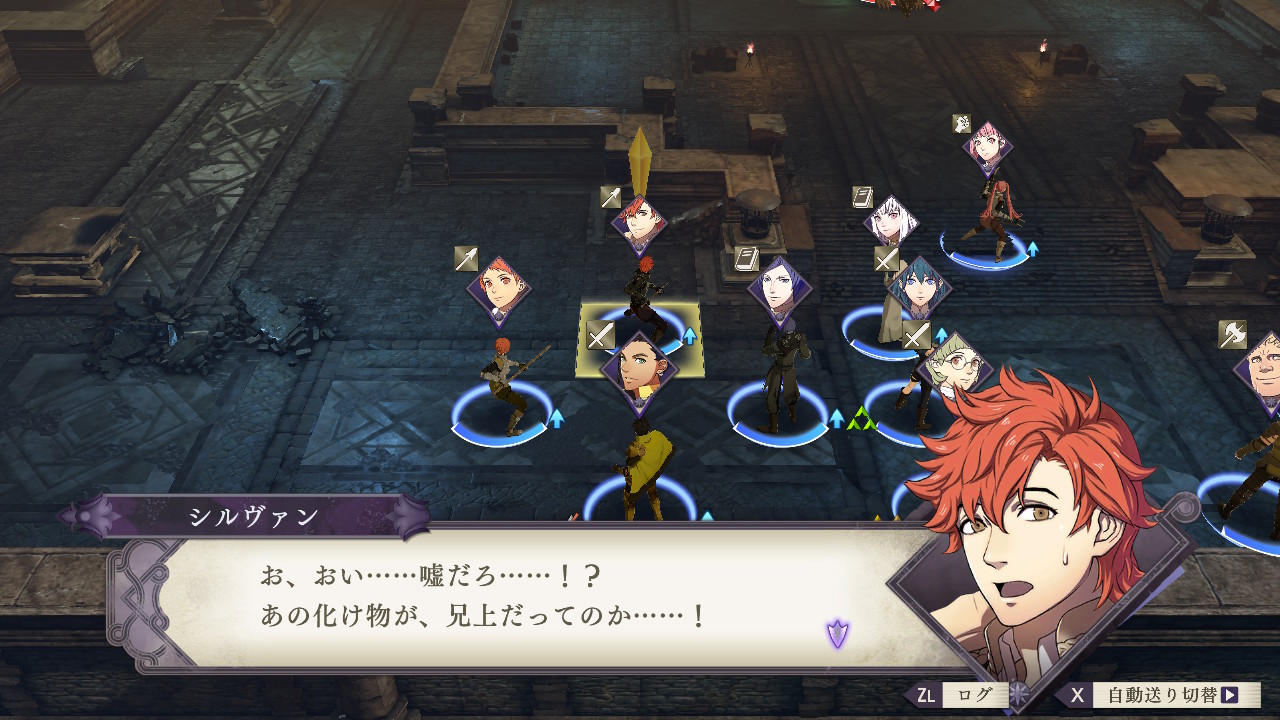Advance dialogue with the purple arrow indicator

point(837,633)
